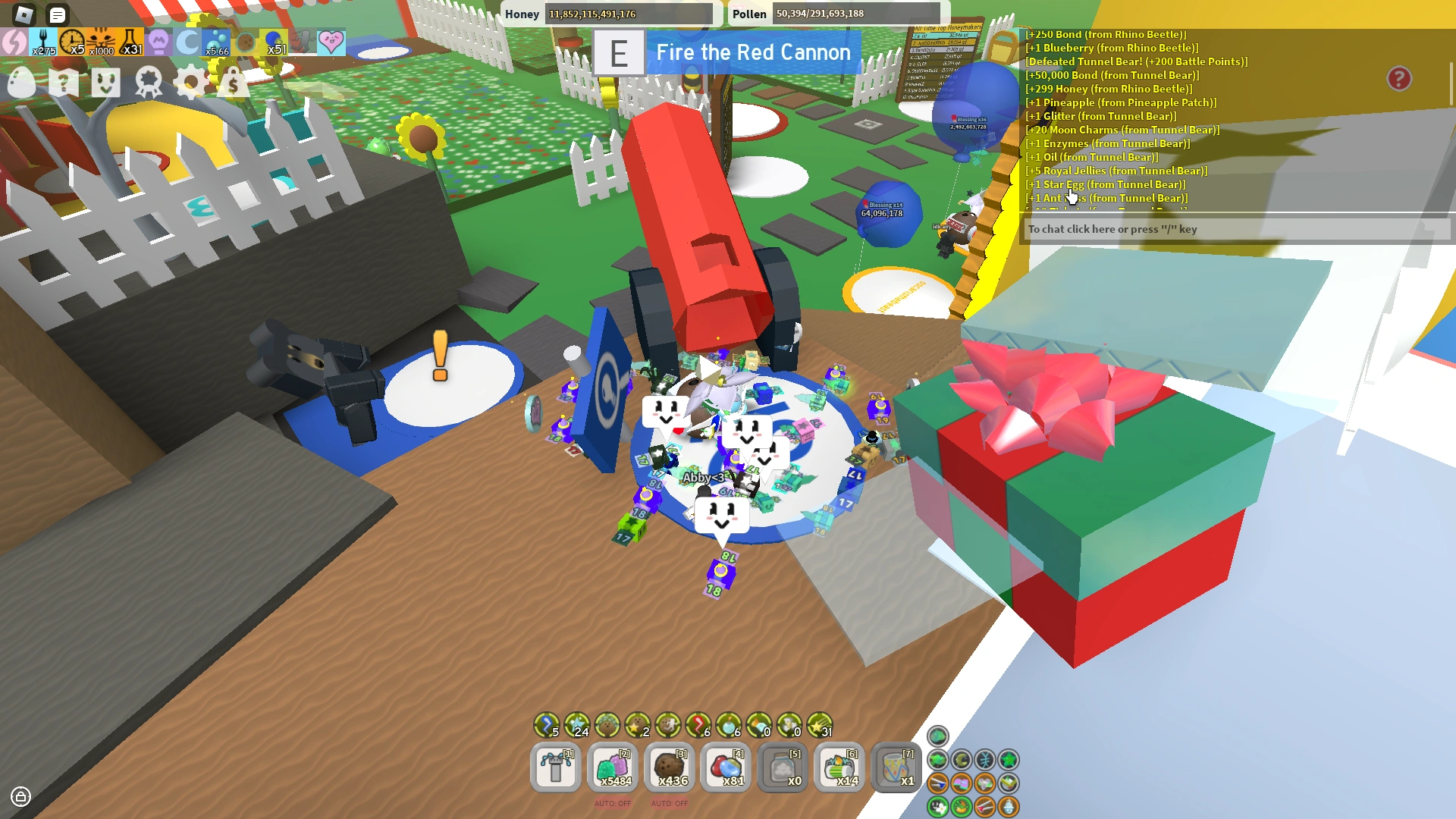
Task: Toggle AUTO: OFF under the Gumdrops
Action: tap(613, 803)
